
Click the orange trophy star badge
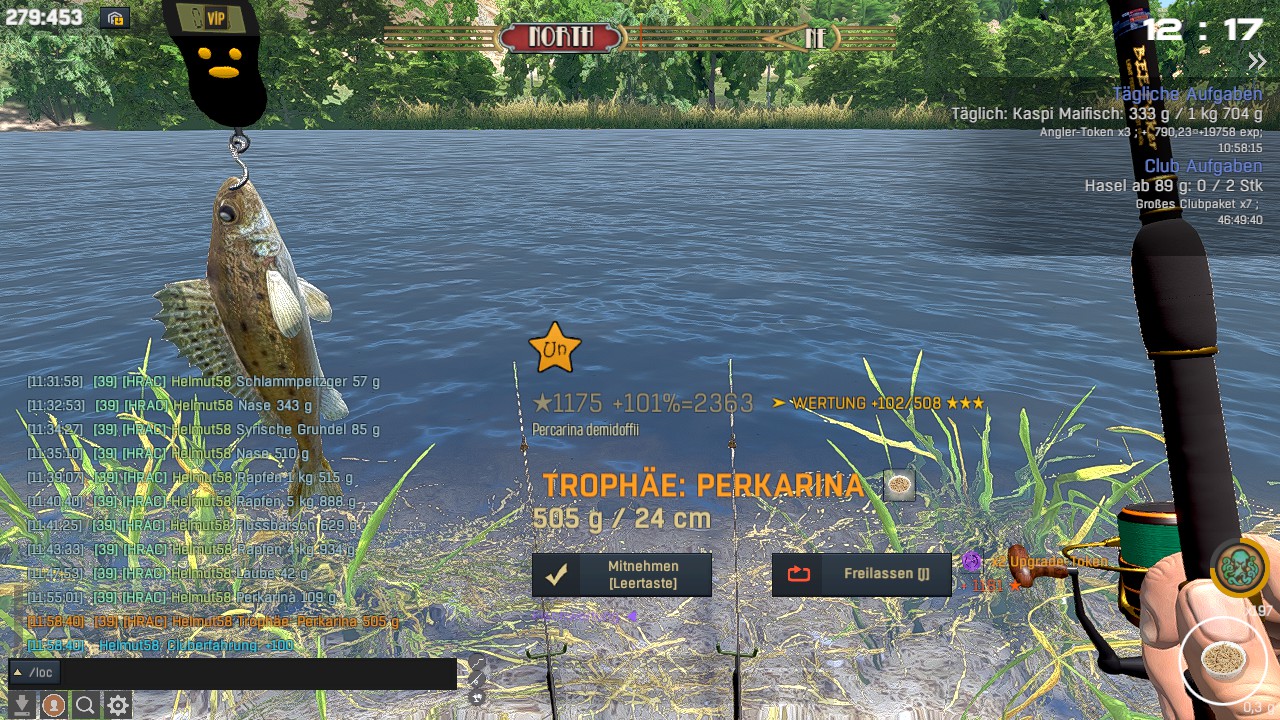[554, 348]
